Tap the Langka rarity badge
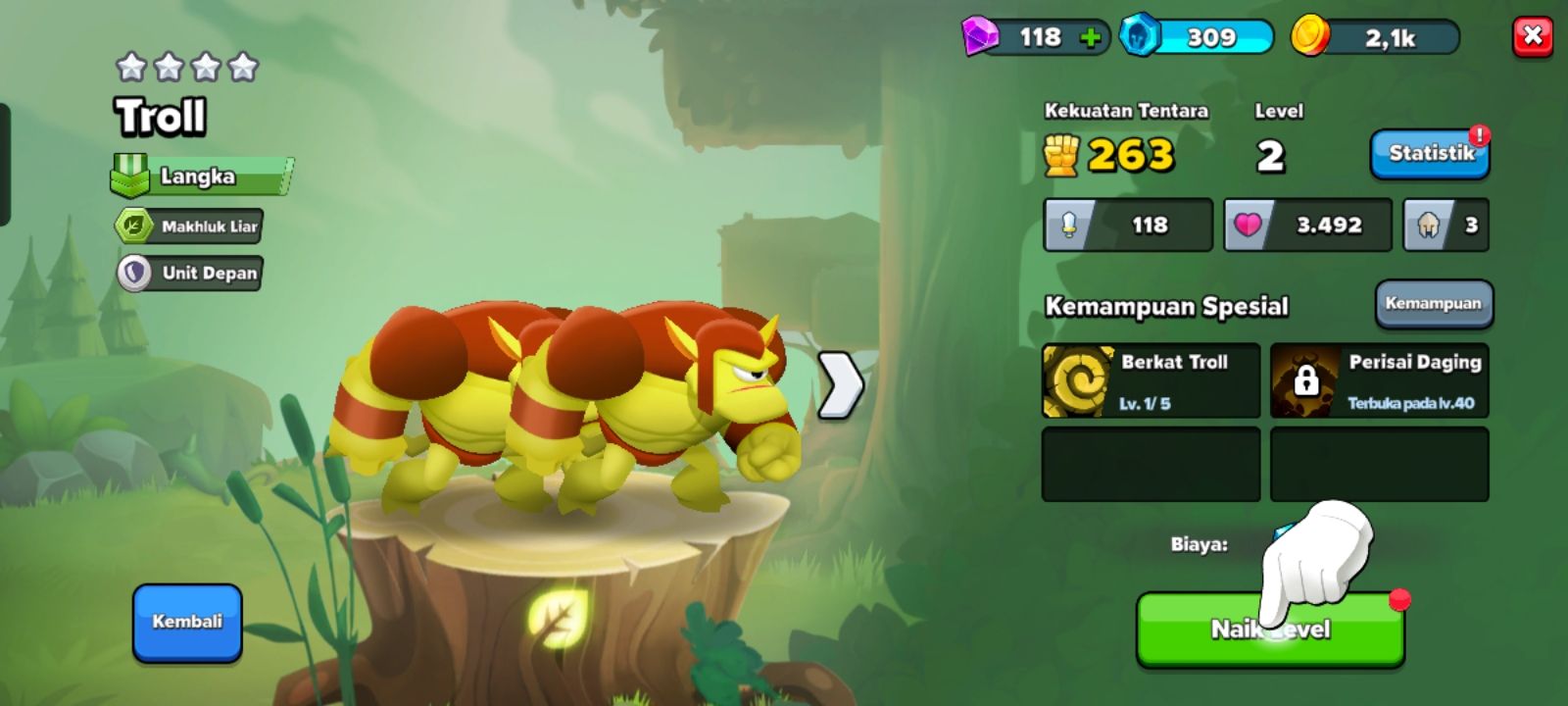The image size is (1568, 706). pos(202,176)
